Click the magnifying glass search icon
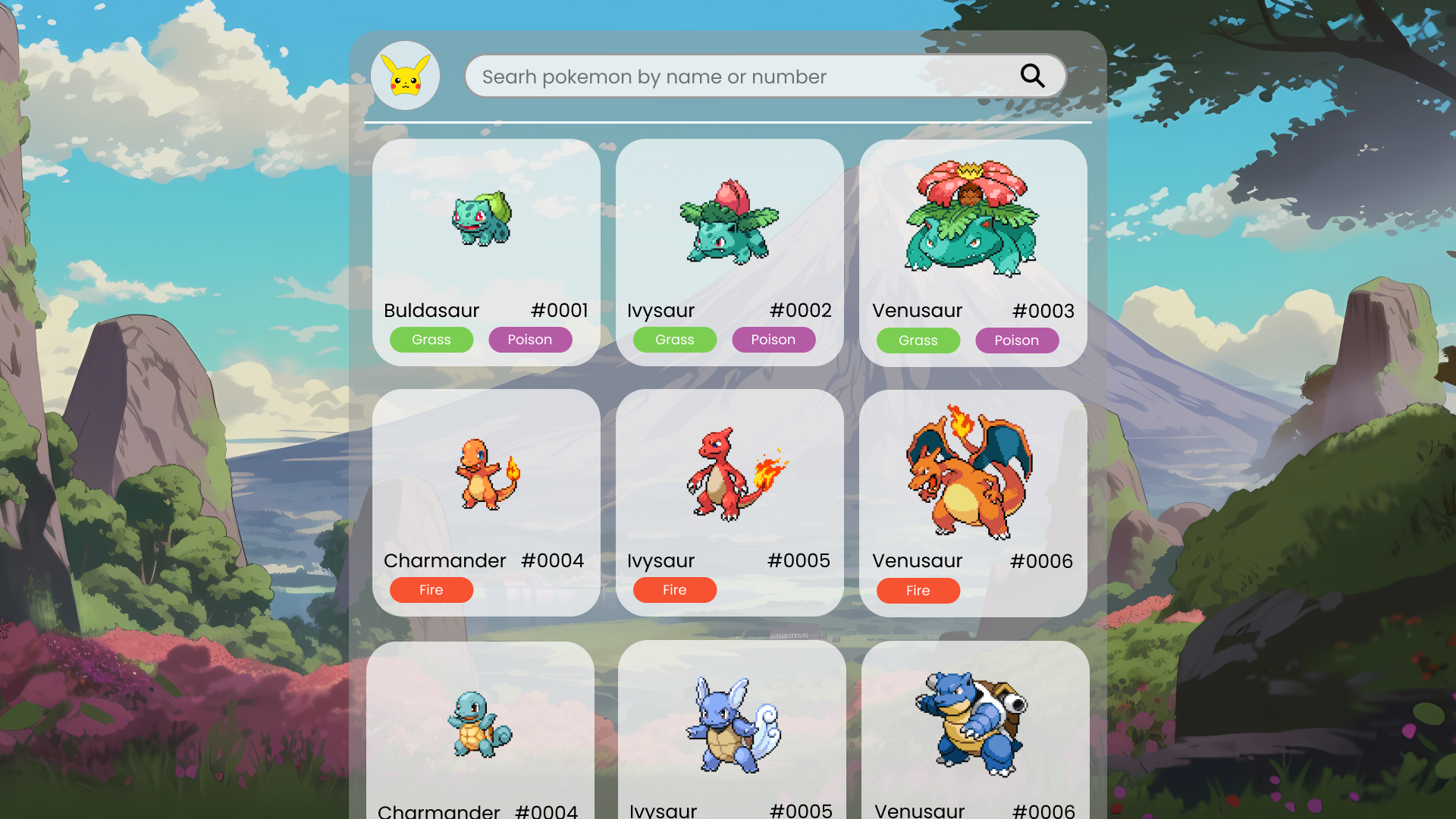The height and width of the screenshot is (819, 1456). (1032, 76)
